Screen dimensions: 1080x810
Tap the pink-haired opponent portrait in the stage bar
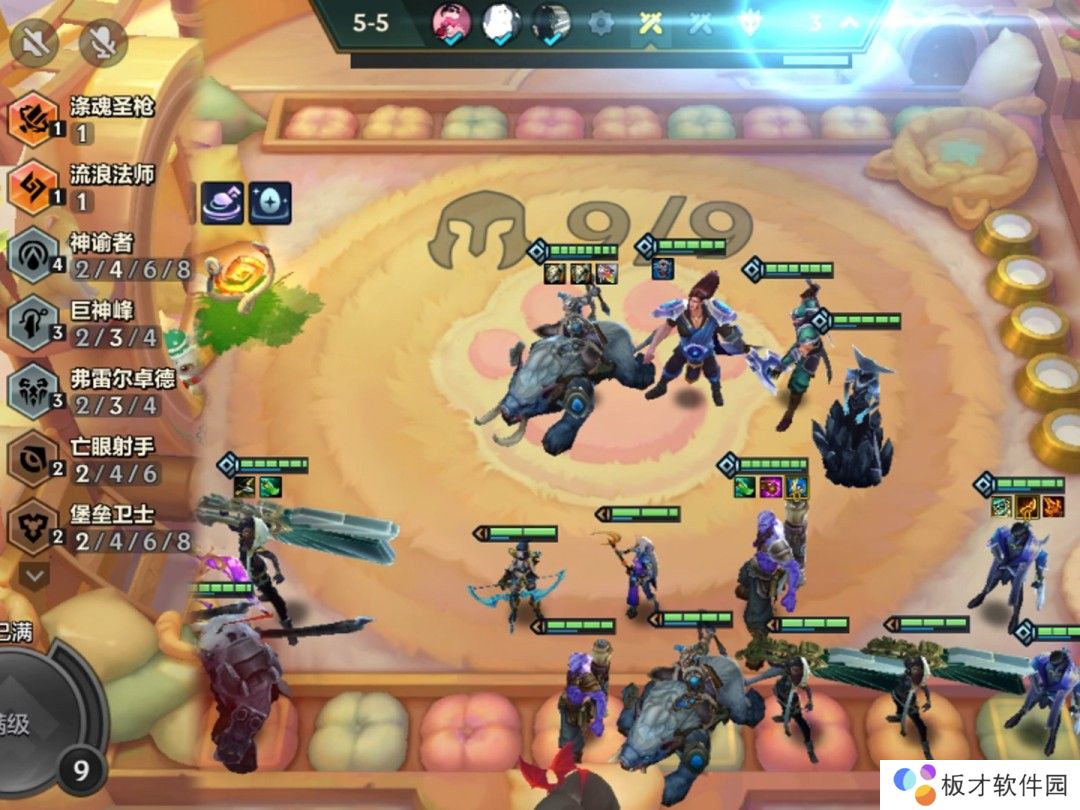451,22
